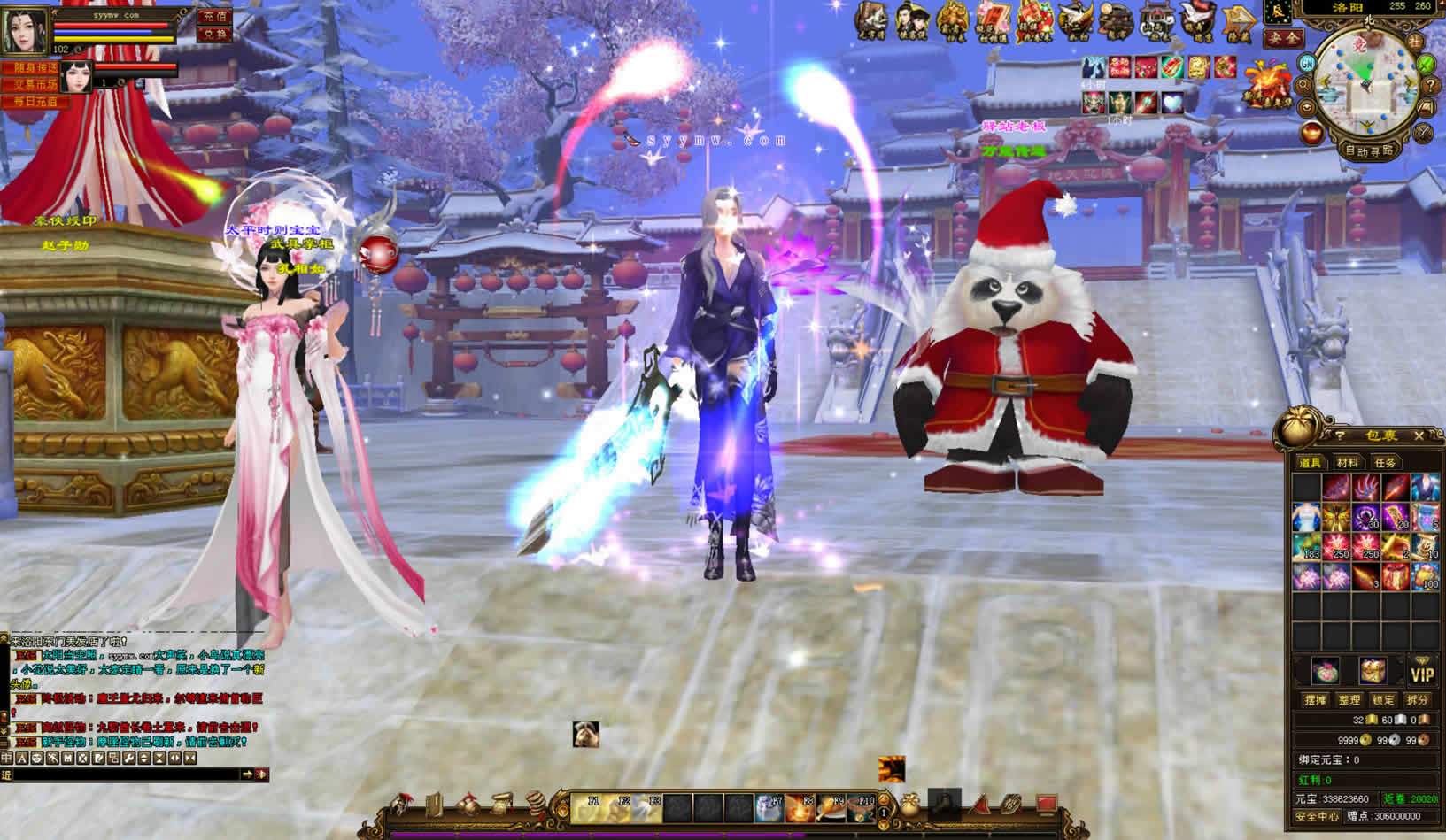This screenshot has height=840, width=1446.
Task: Select the red gift box item
Action: (1396, 577)
